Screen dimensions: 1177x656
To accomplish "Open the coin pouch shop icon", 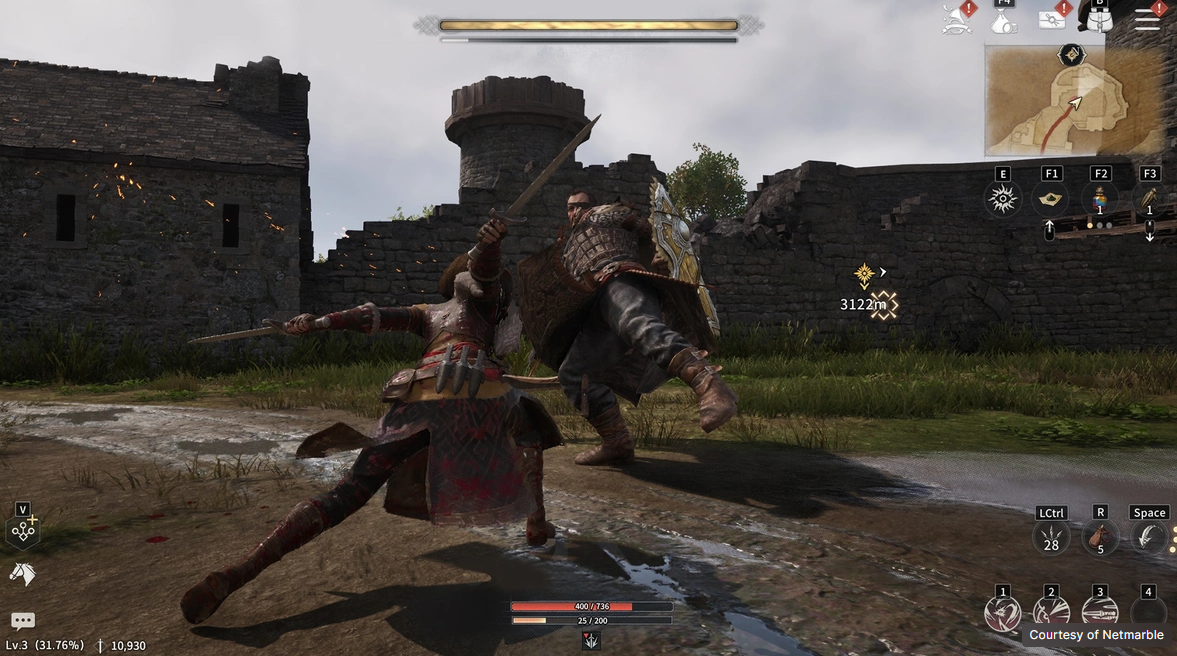I will (x=1004, y=21).
